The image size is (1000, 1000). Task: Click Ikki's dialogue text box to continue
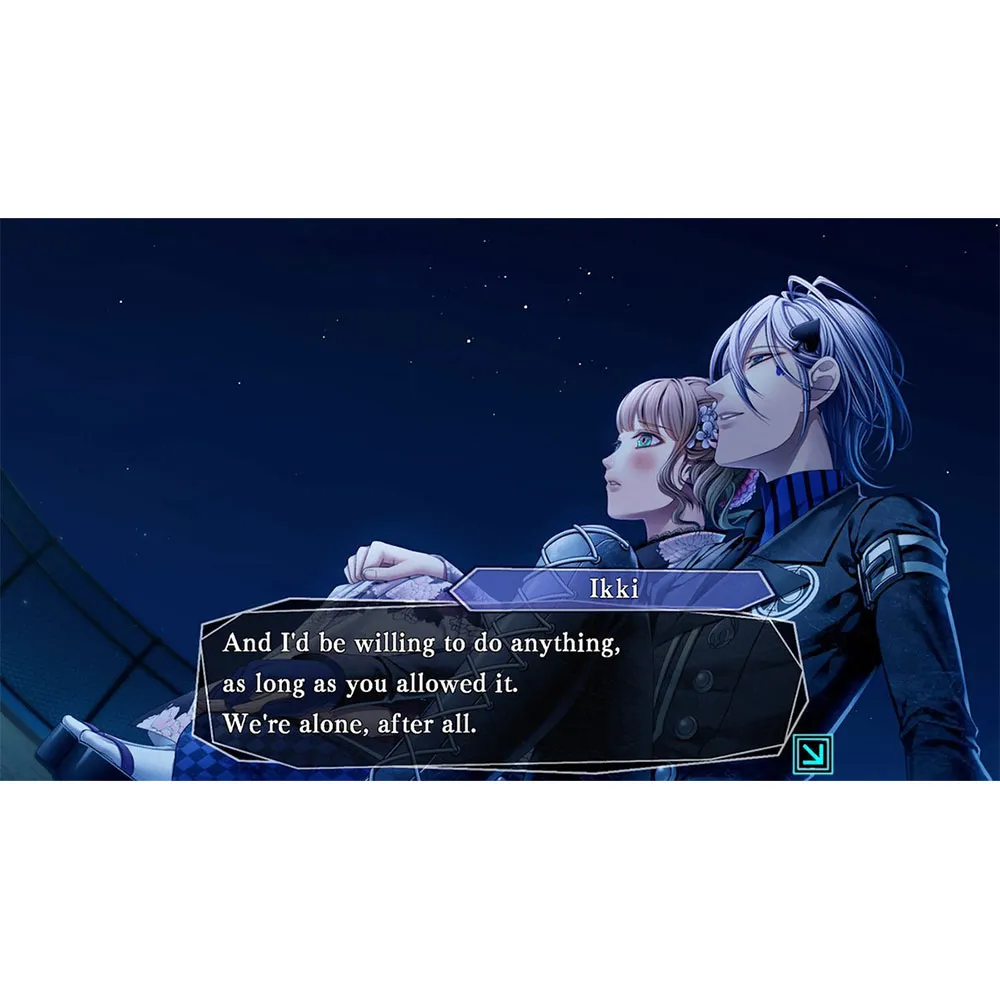pos(500,684)
